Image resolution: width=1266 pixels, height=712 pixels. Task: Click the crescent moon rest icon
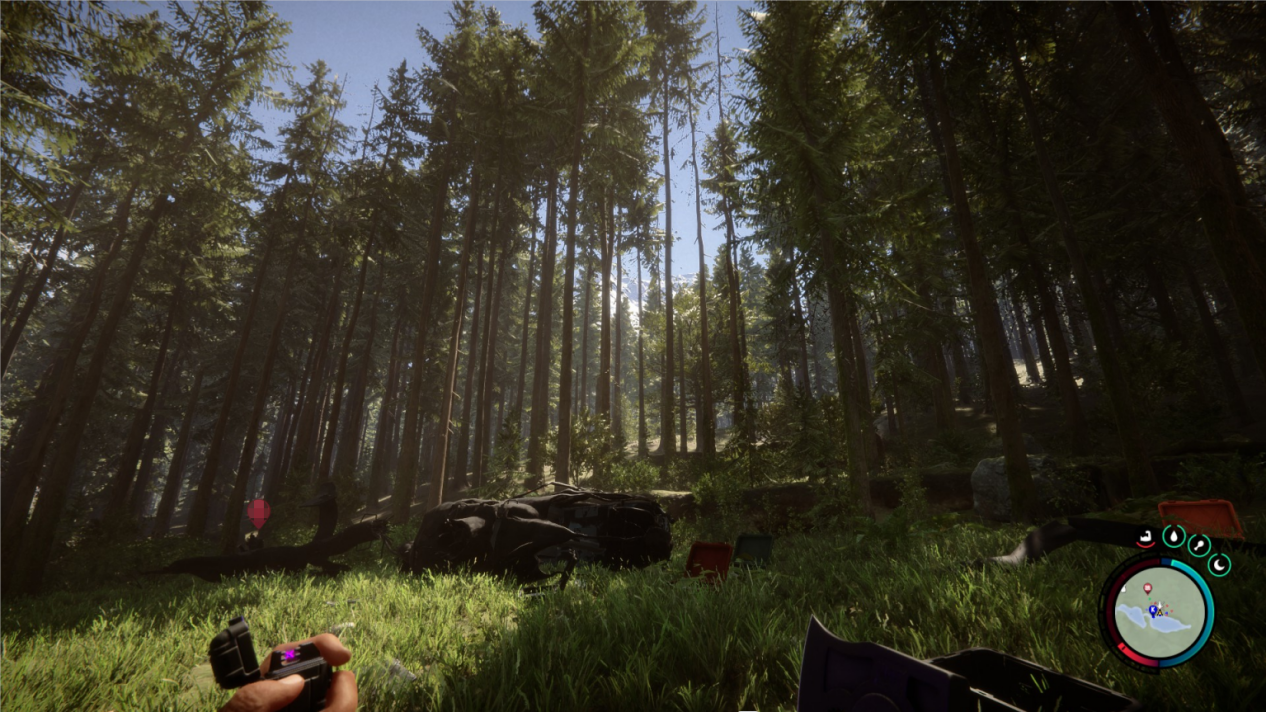click(1219, 565)
